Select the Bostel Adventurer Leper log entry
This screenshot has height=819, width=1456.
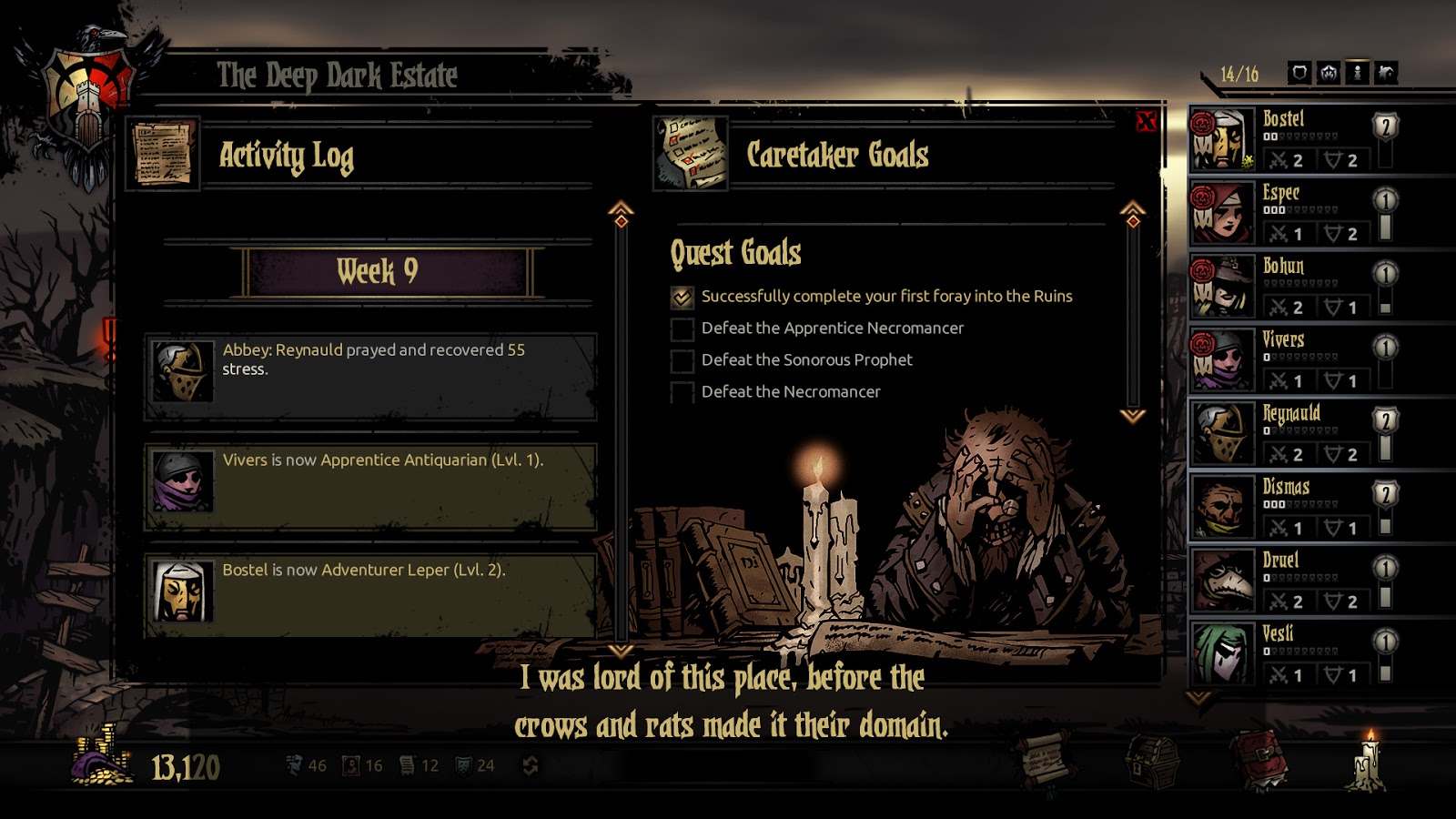370,595
